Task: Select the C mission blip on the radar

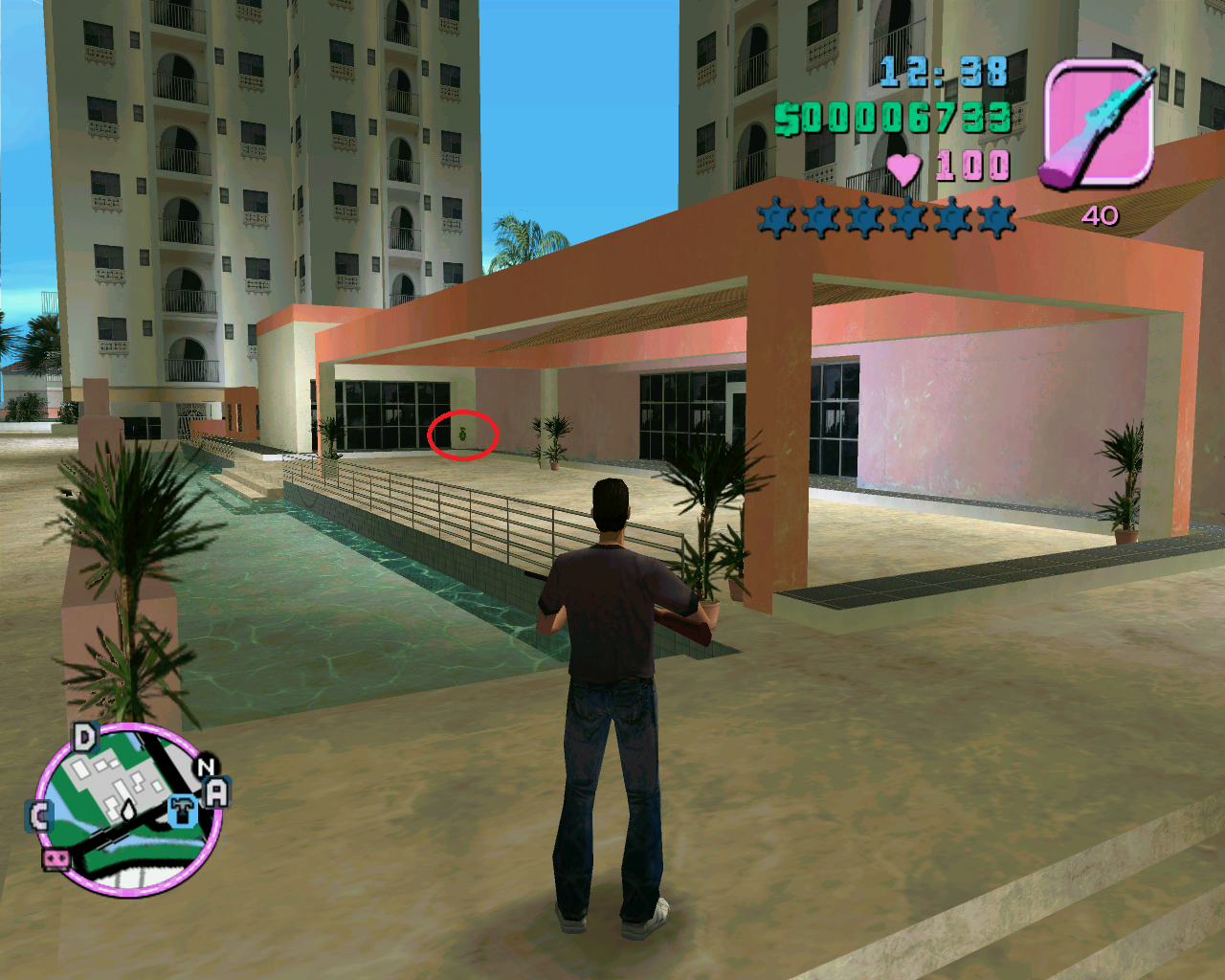Action: 39,816
